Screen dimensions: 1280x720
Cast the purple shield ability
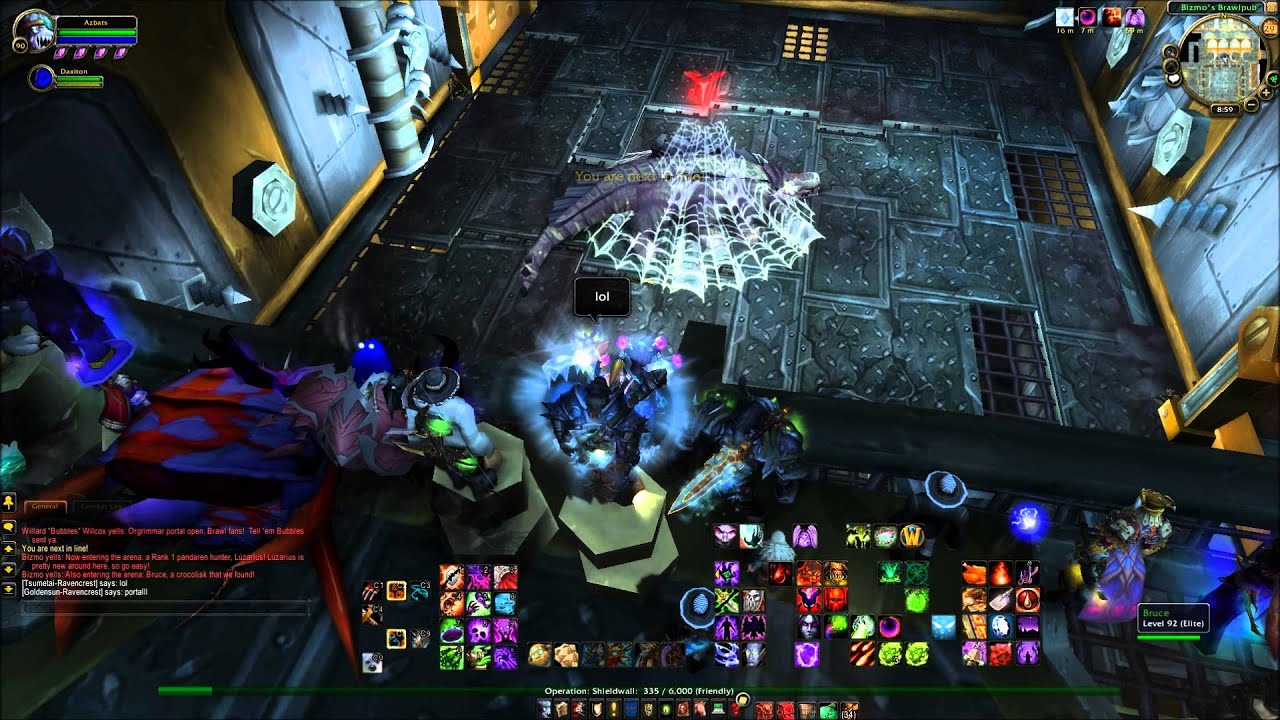pyautogui.click(x=807, y=654)
